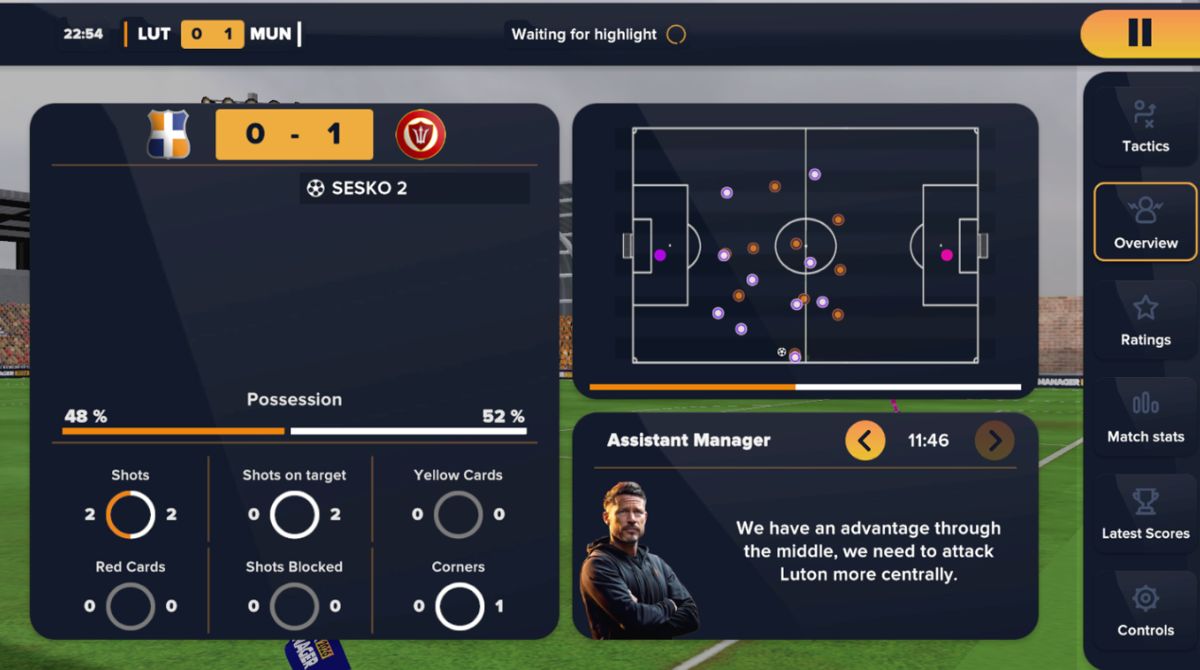This screenshot has height=670, width=1200.
Task: Open the Controls settings
Action: coord(1145,610)
